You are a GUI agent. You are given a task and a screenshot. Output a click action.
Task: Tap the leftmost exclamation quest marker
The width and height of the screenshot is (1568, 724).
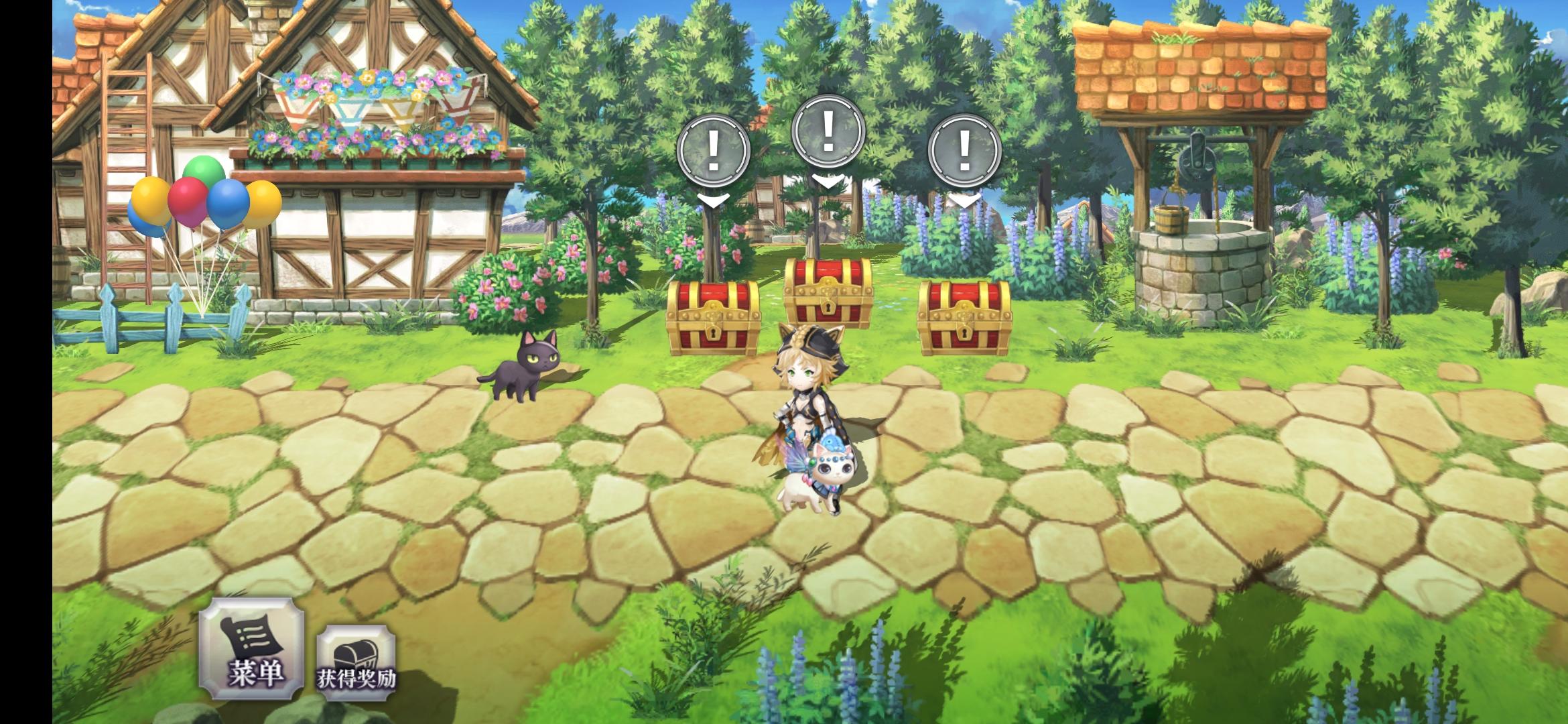(x=714, y=151)
